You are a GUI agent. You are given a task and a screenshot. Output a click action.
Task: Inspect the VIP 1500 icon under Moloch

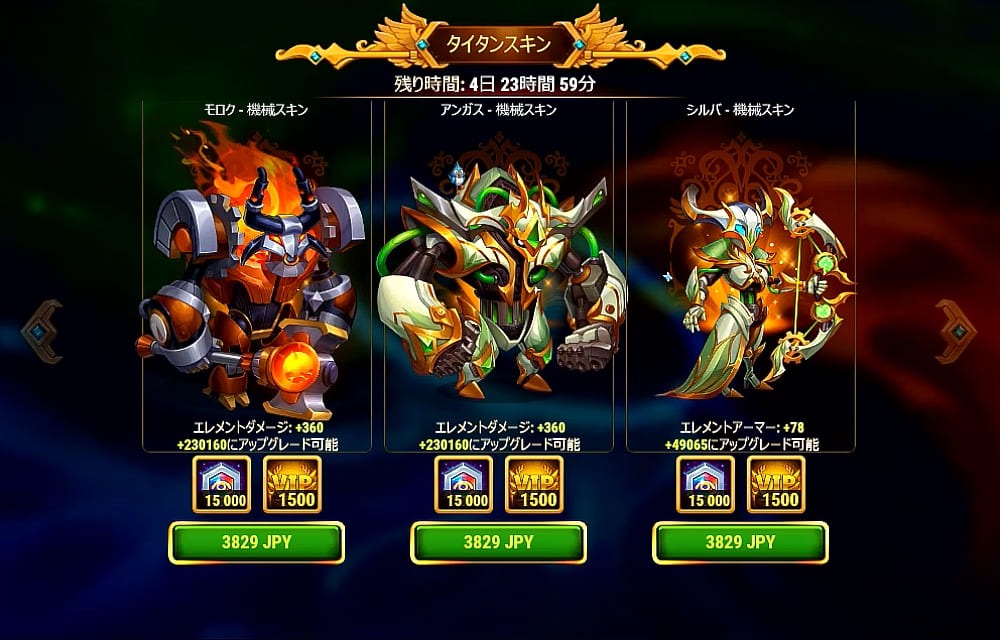[292, 484]
